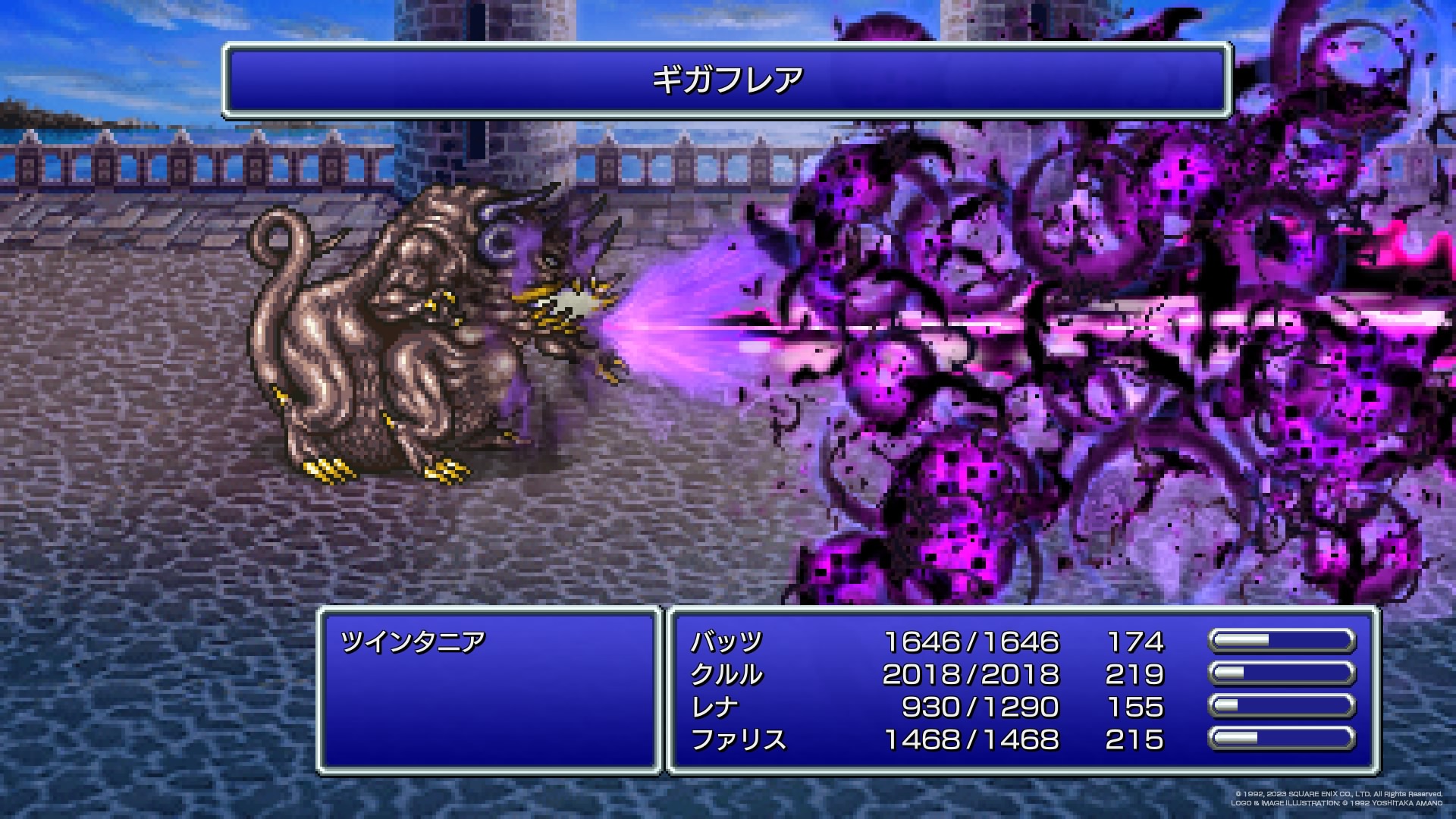Choose party member バッツ
The width and height of the screenshot is (1456, 819).
(x=726, y=642)
